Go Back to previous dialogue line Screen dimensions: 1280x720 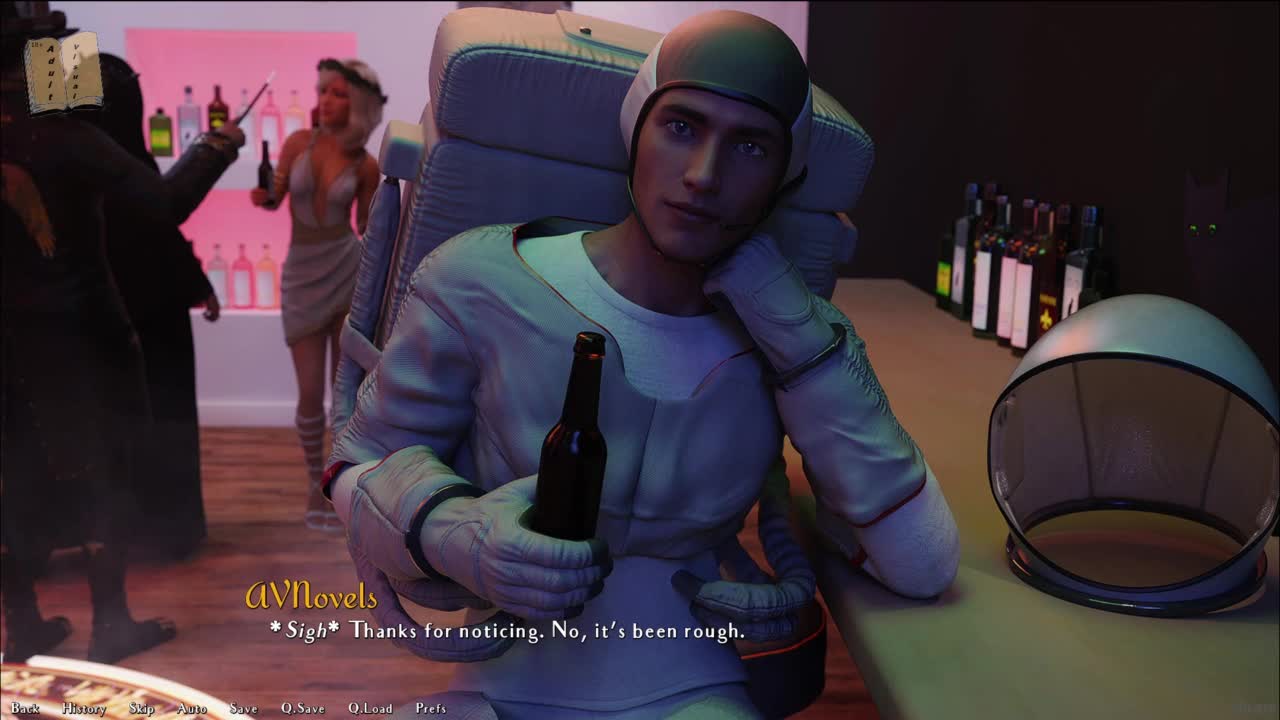[25, 708]
